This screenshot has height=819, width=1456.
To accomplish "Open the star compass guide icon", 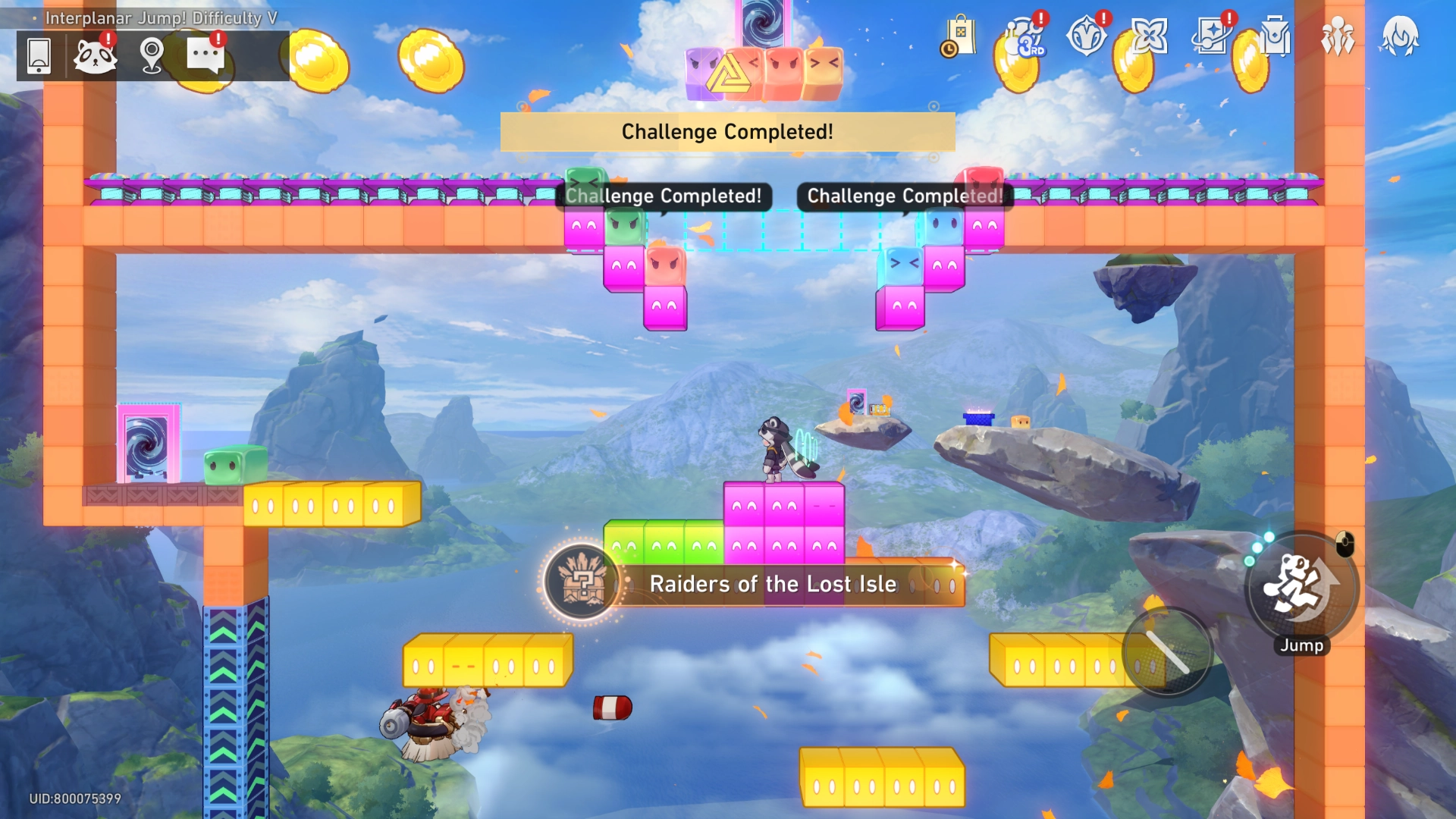I will click(1086, 36).
